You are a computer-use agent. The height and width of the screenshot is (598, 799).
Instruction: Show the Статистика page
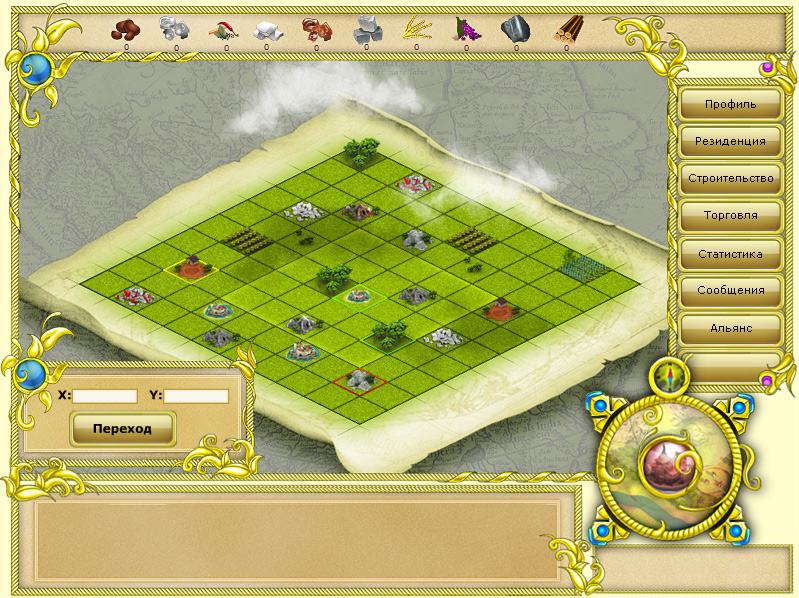[730, 254]
